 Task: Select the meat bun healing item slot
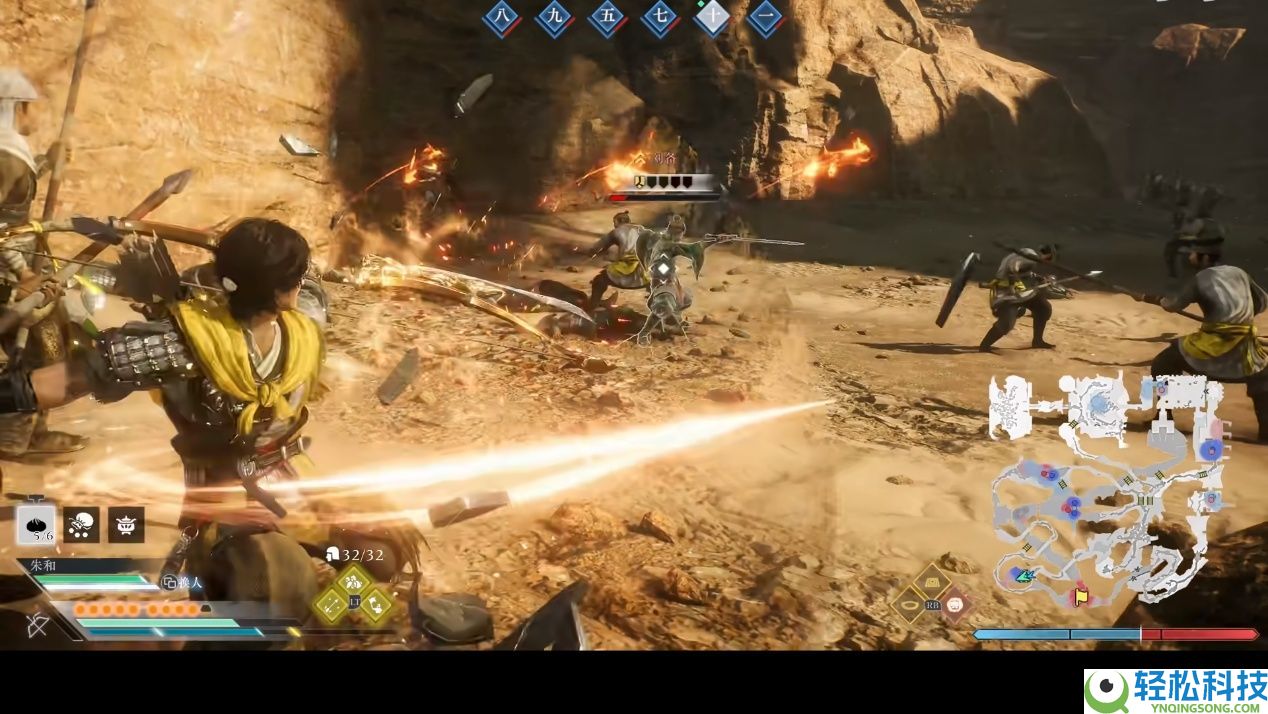pyautogui.click(x=36, y=525)
